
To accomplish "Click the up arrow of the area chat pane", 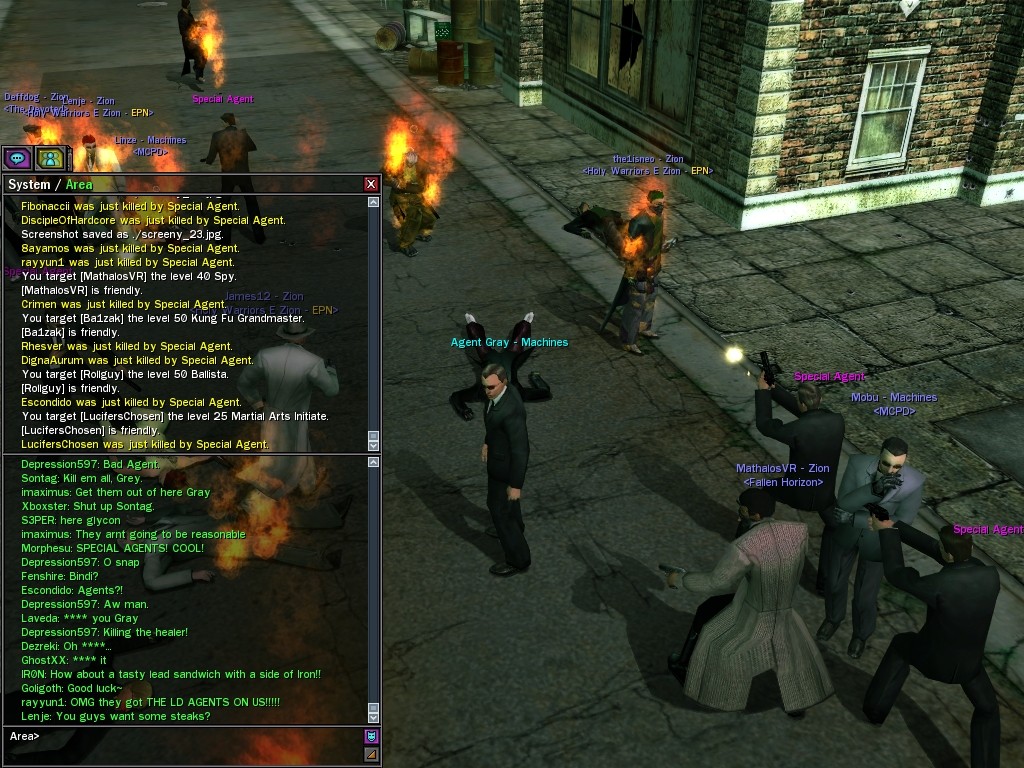I will (x=374, y=463).
